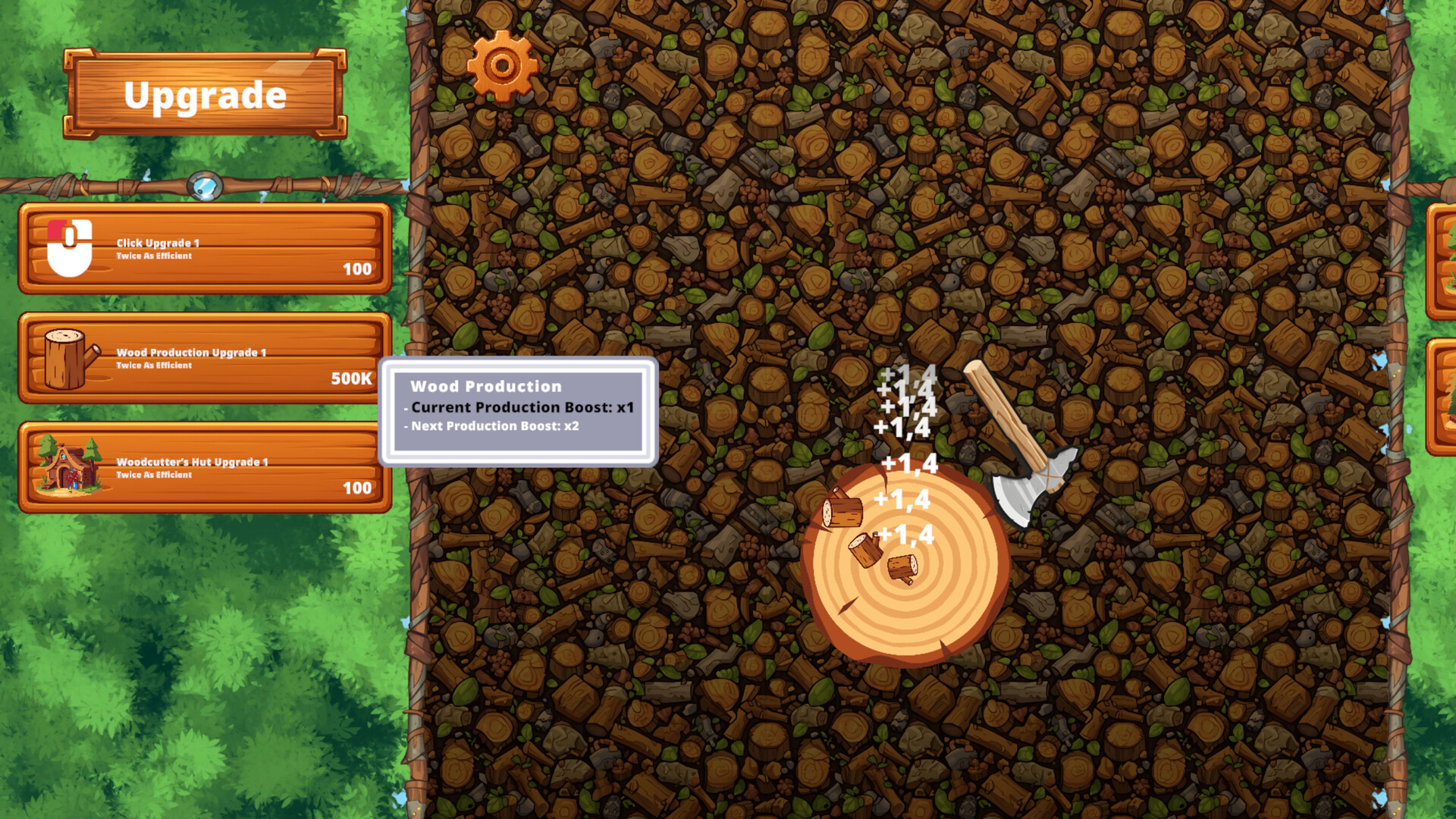
Task: Click the hut icon on Woodcutter's Hut Upgrade 1
Action: click(x=67, y=466)
